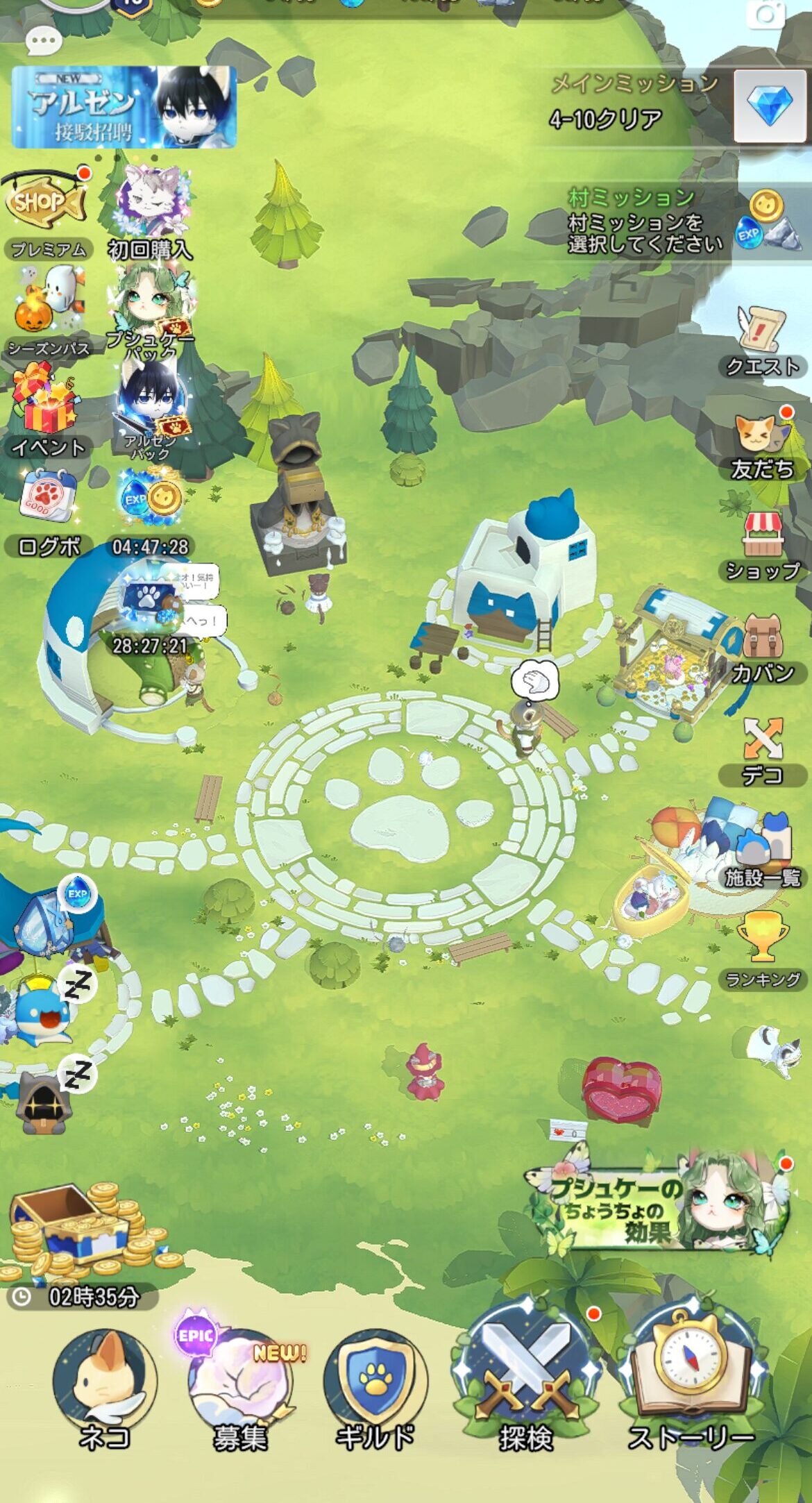Claim the ログボ login bonus calendar

click(x=47, y=510)
